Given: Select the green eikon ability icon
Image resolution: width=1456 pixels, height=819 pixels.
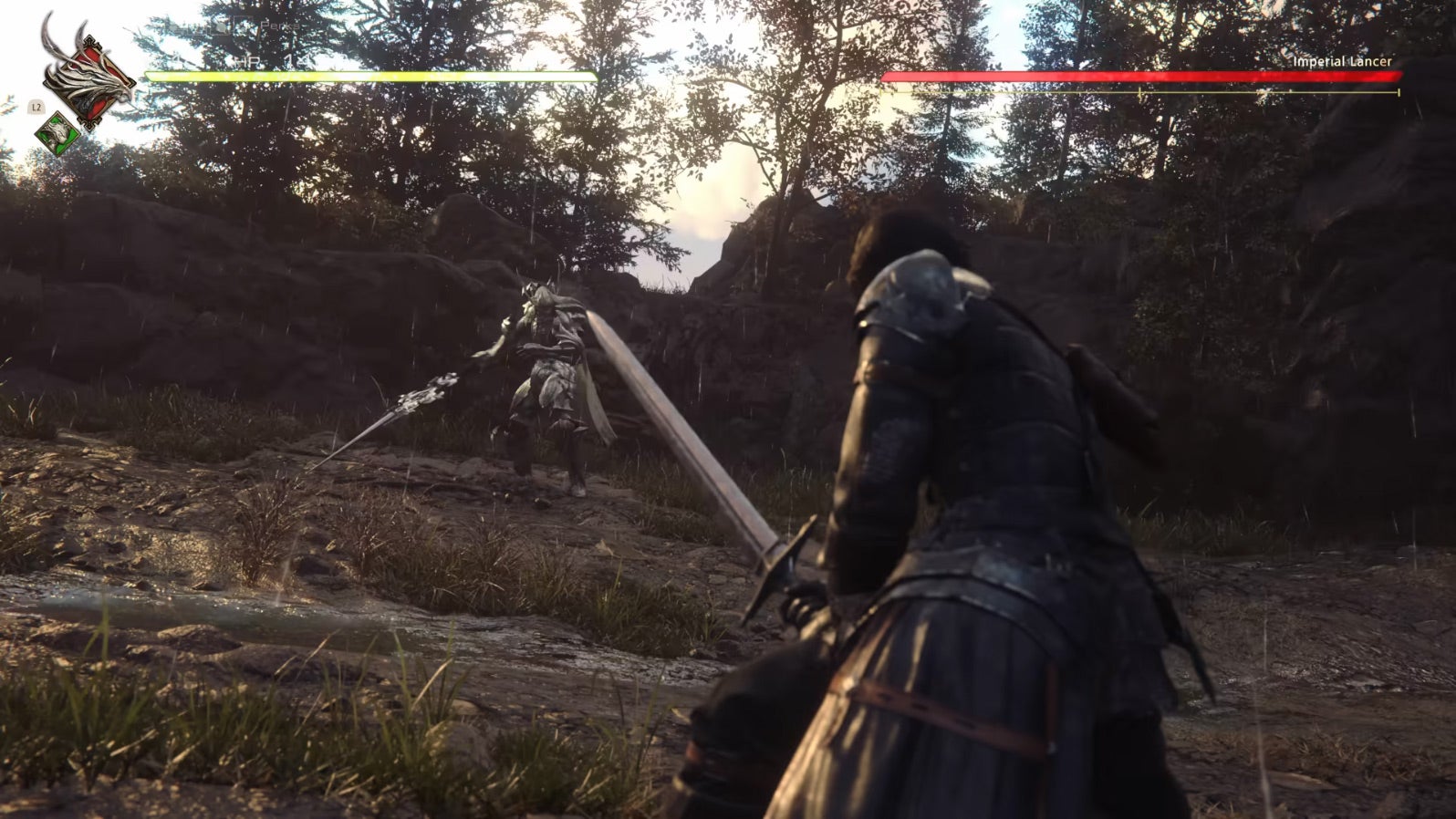Looking at the screenshot, I should coord(56,132).
